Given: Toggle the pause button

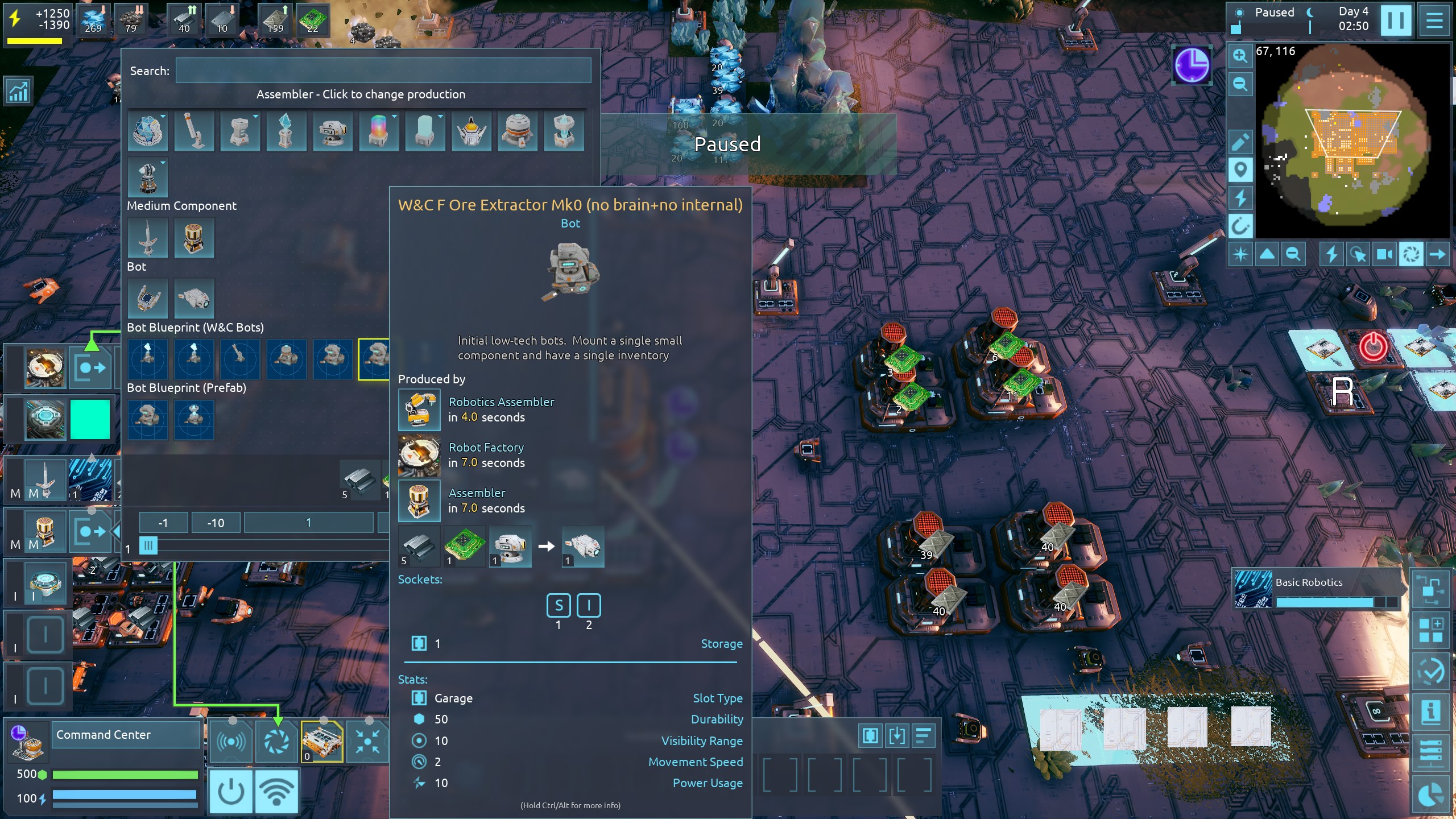Looking at the screenshot, I should click(x=1396, y=20).
